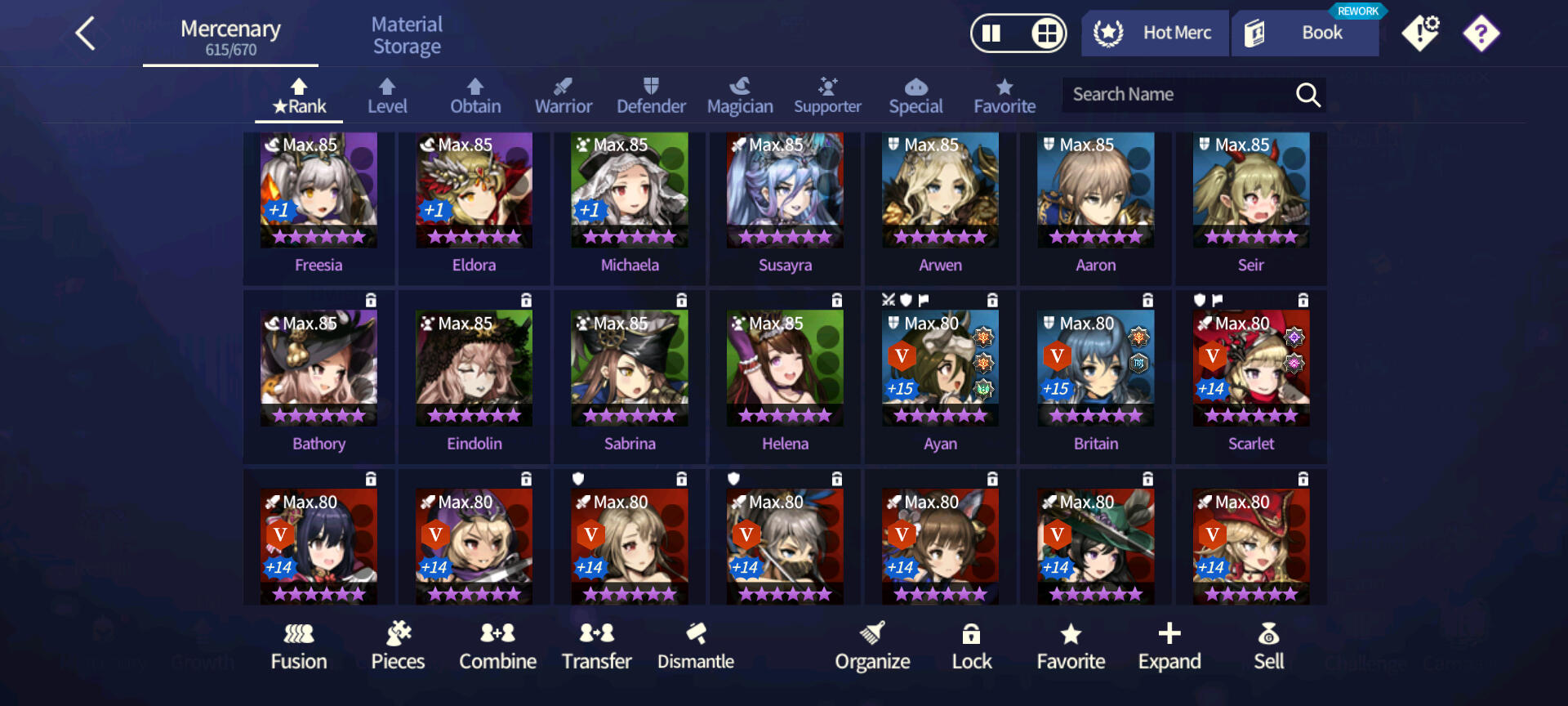Switch to the Material Storage tab
1568x706 pixels.
(x=407, y=36)
